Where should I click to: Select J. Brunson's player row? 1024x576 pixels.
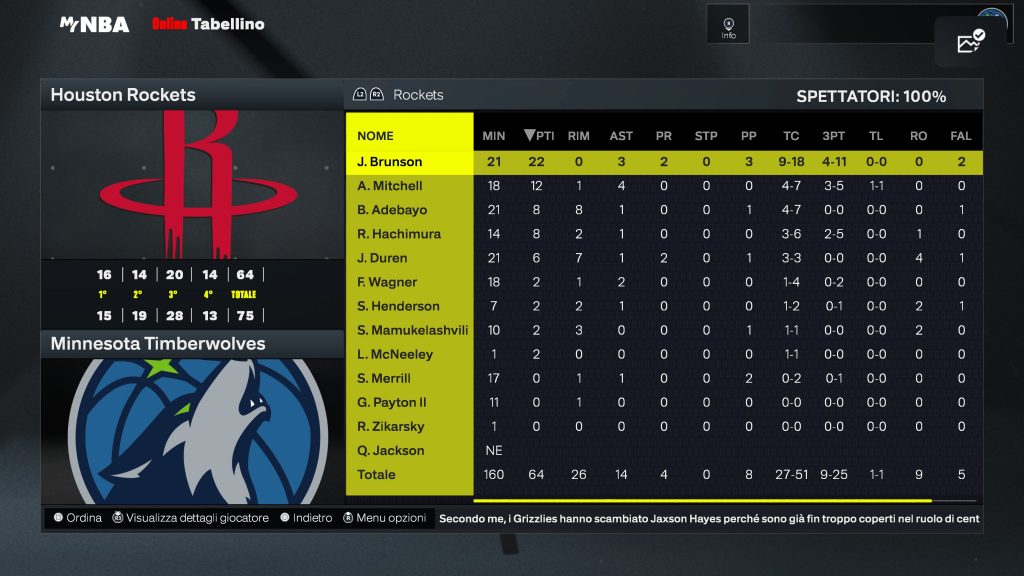[390, 162]
